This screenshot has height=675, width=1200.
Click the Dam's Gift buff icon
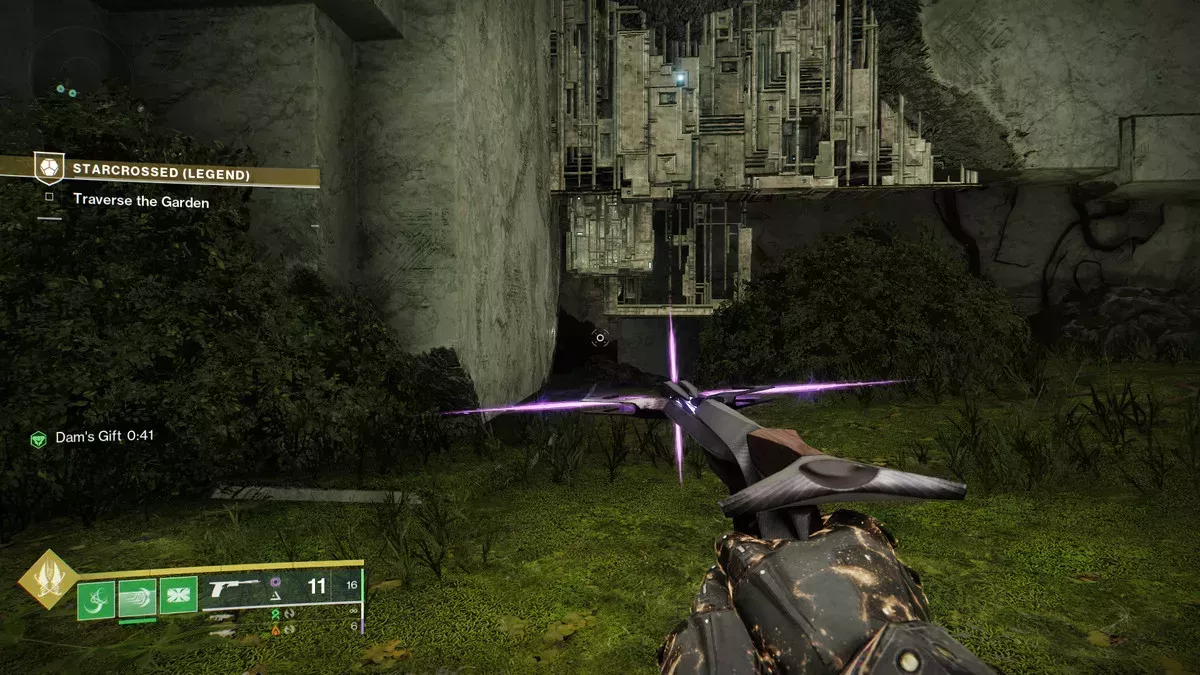38,438
